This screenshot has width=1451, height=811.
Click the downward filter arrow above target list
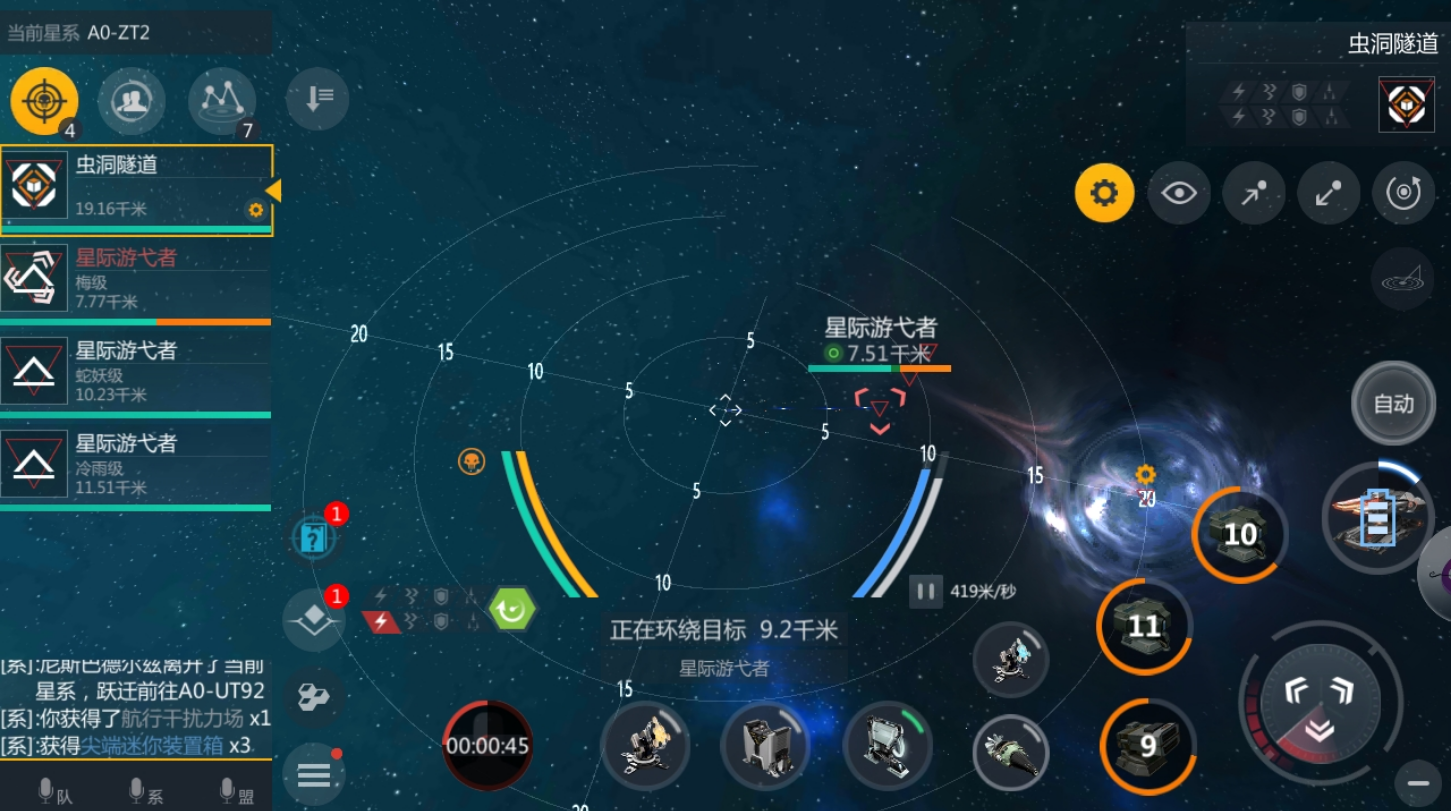pyautogui.click(x=317, y=99)
